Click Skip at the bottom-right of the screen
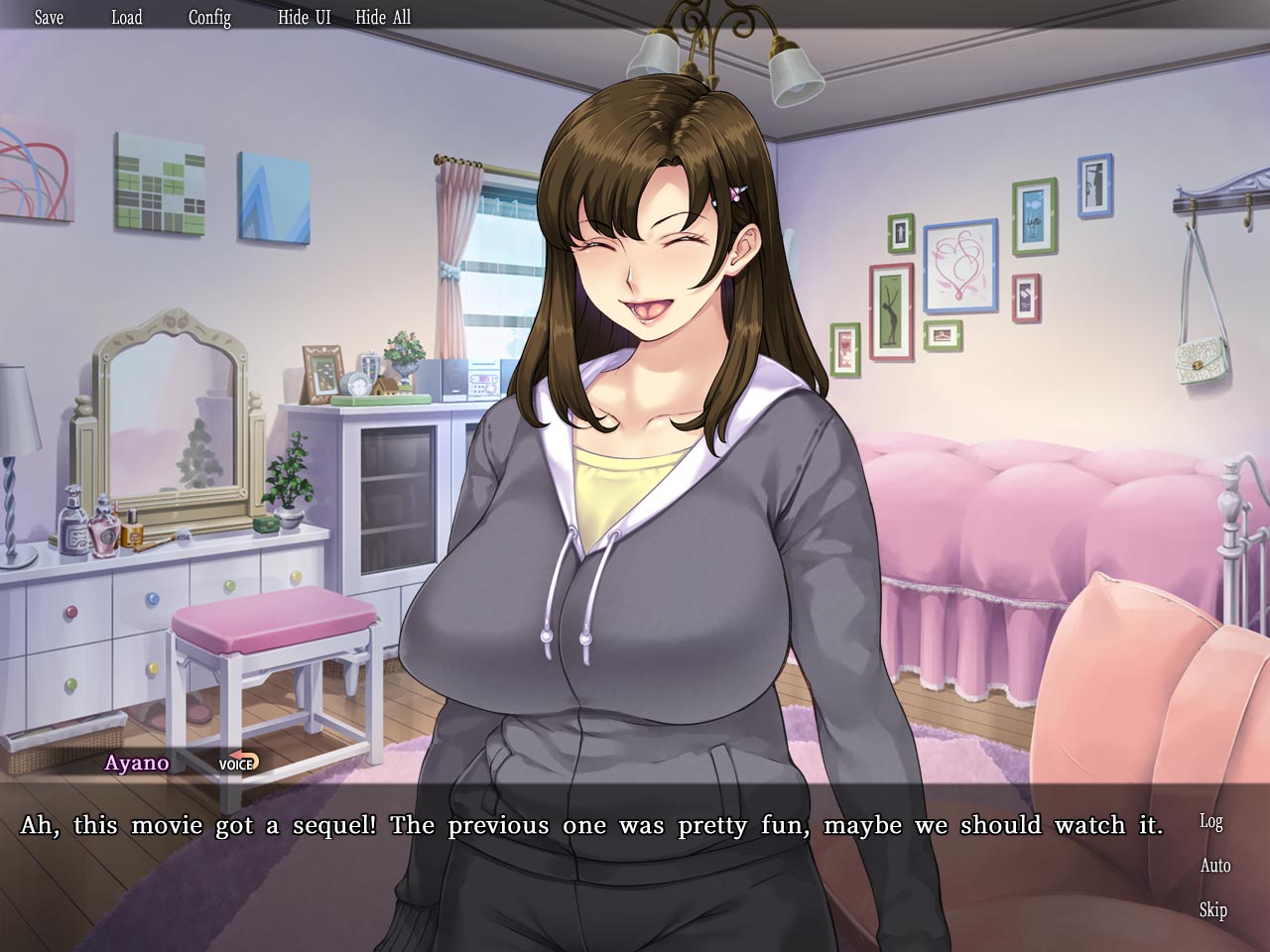This screenshot has width=1270, height=952. (x=1213, y=909)
